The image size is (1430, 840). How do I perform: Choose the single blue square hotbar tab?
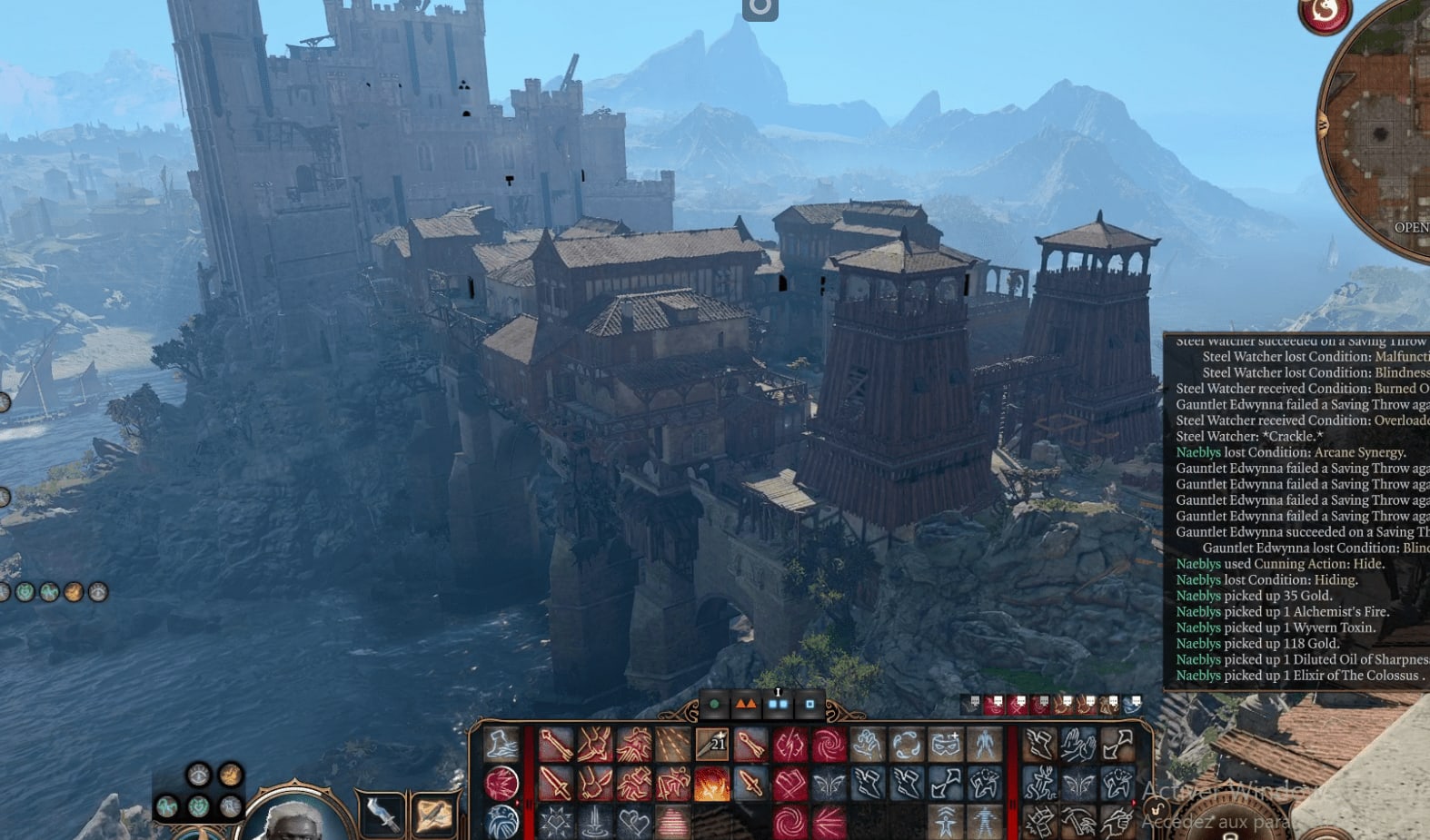click(x=809, y=704)
